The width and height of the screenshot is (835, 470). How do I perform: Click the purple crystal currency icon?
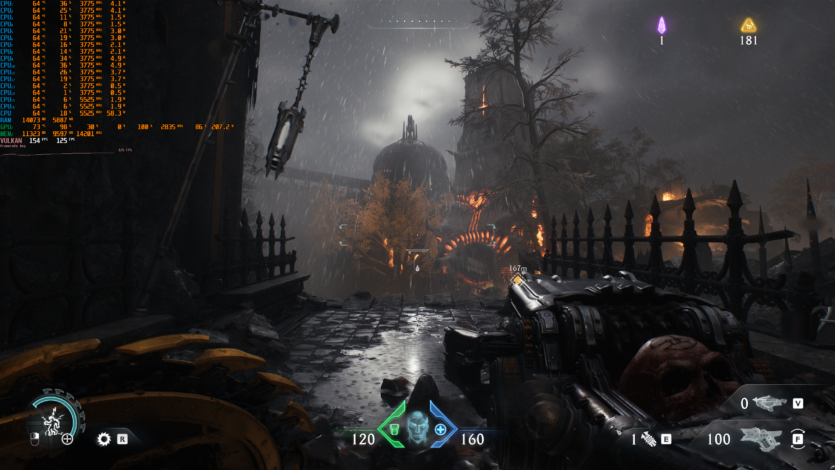pos(661,25)
